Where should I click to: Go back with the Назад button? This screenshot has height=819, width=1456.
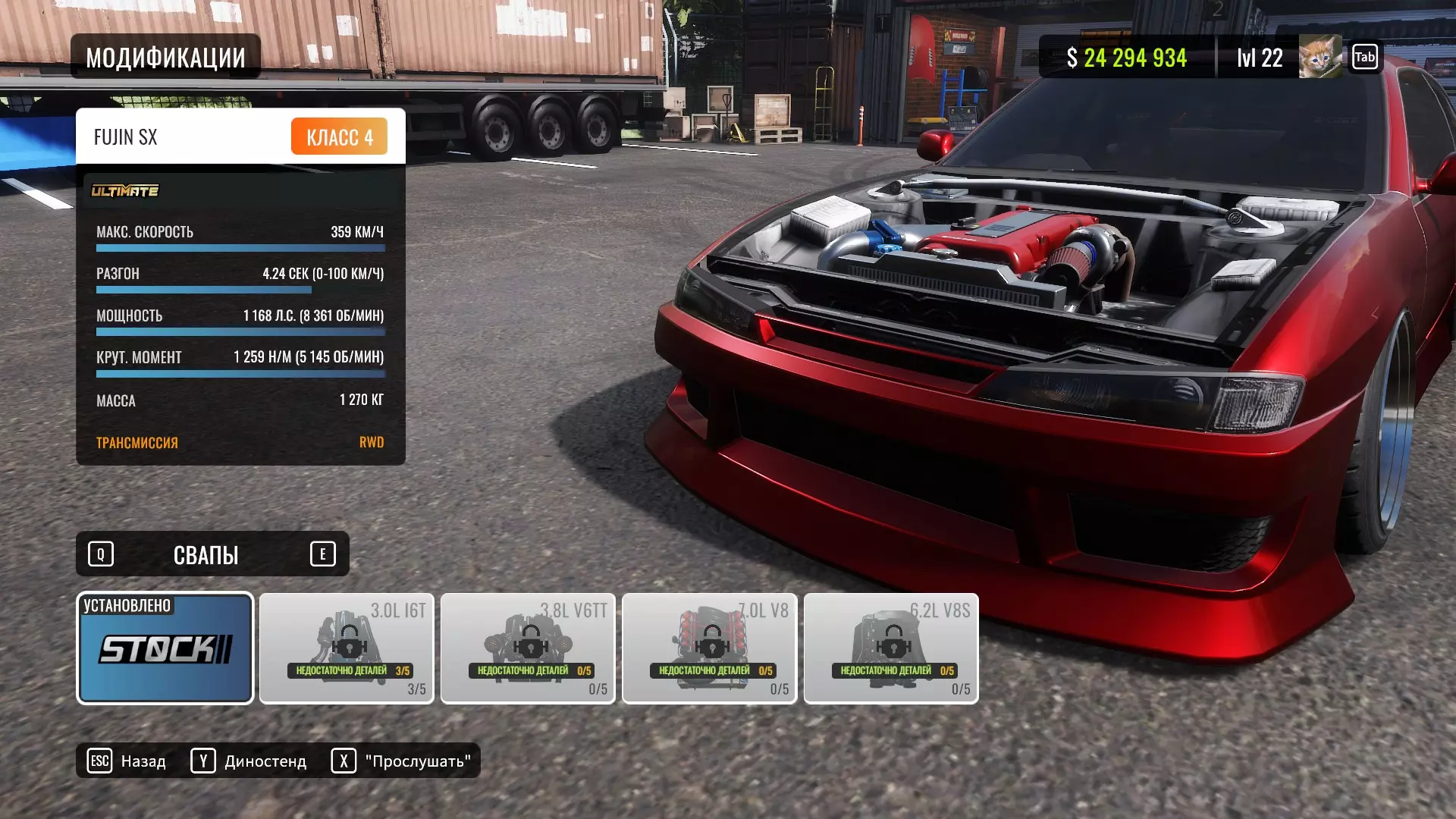click(127, 761)
